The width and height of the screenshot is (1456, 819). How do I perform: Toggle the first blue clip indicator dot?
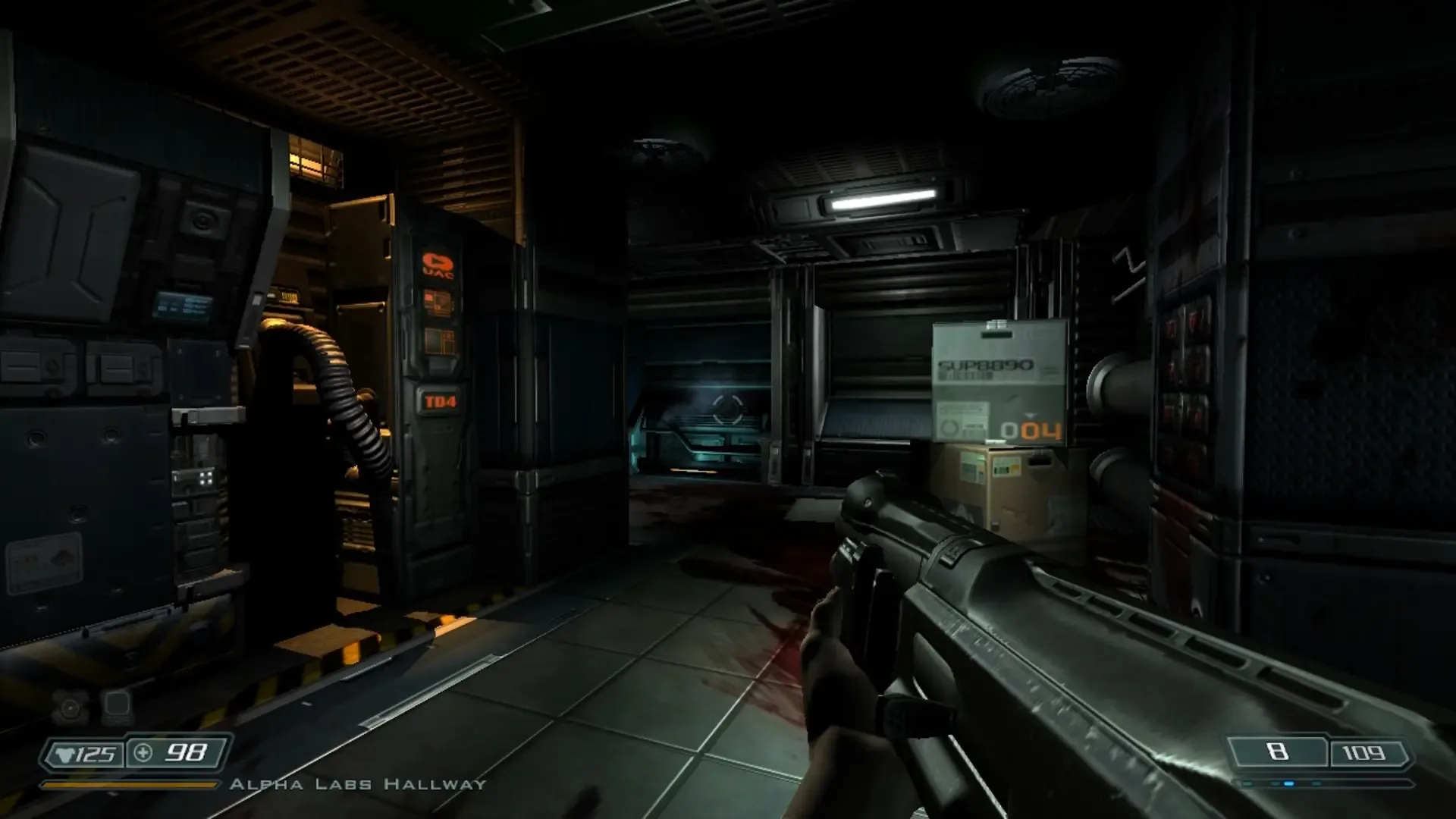pos(1247,783)
